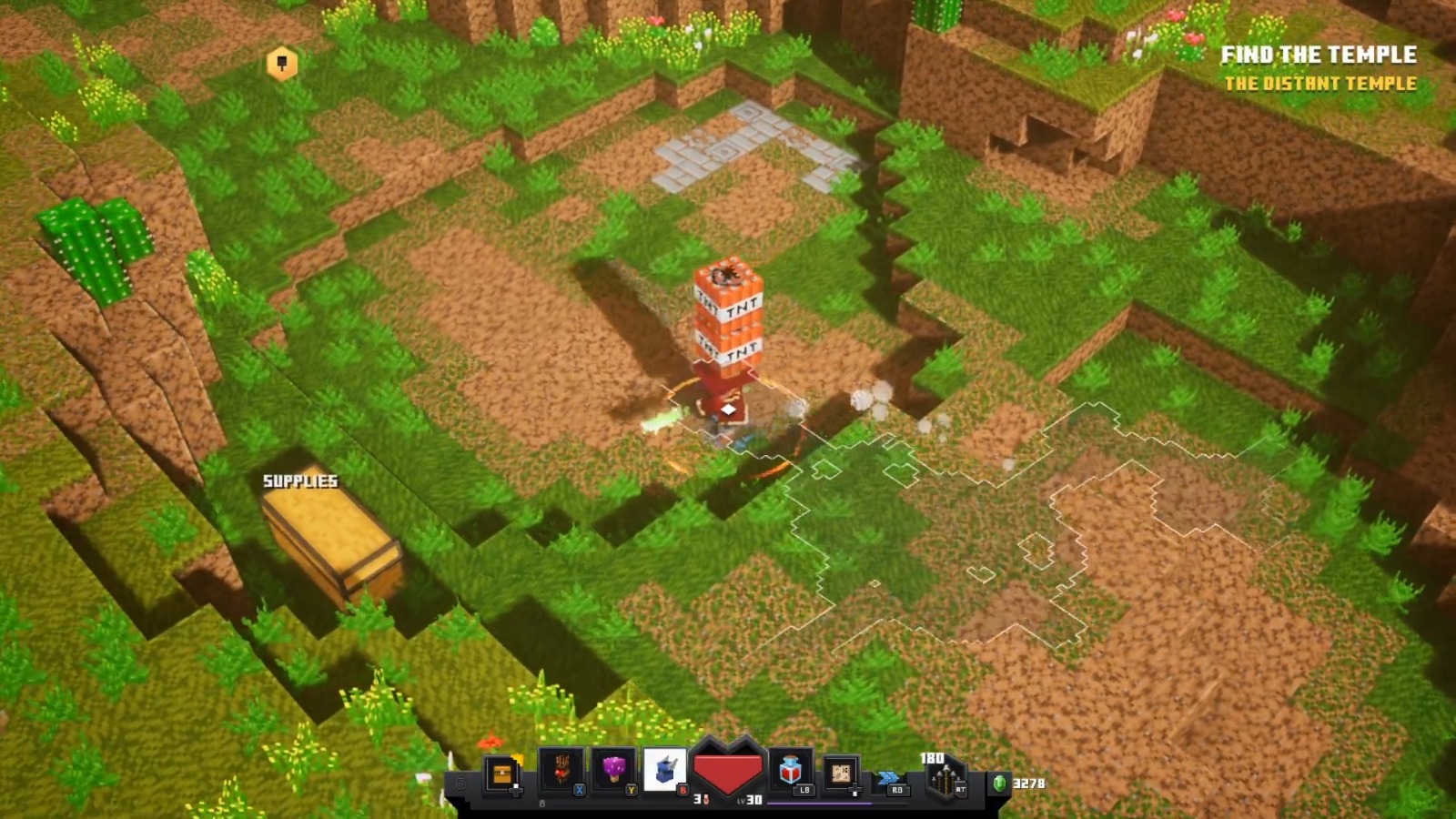Open the SUPPLIES chest
Screen dimensions: 1456x819
point(332,537)
